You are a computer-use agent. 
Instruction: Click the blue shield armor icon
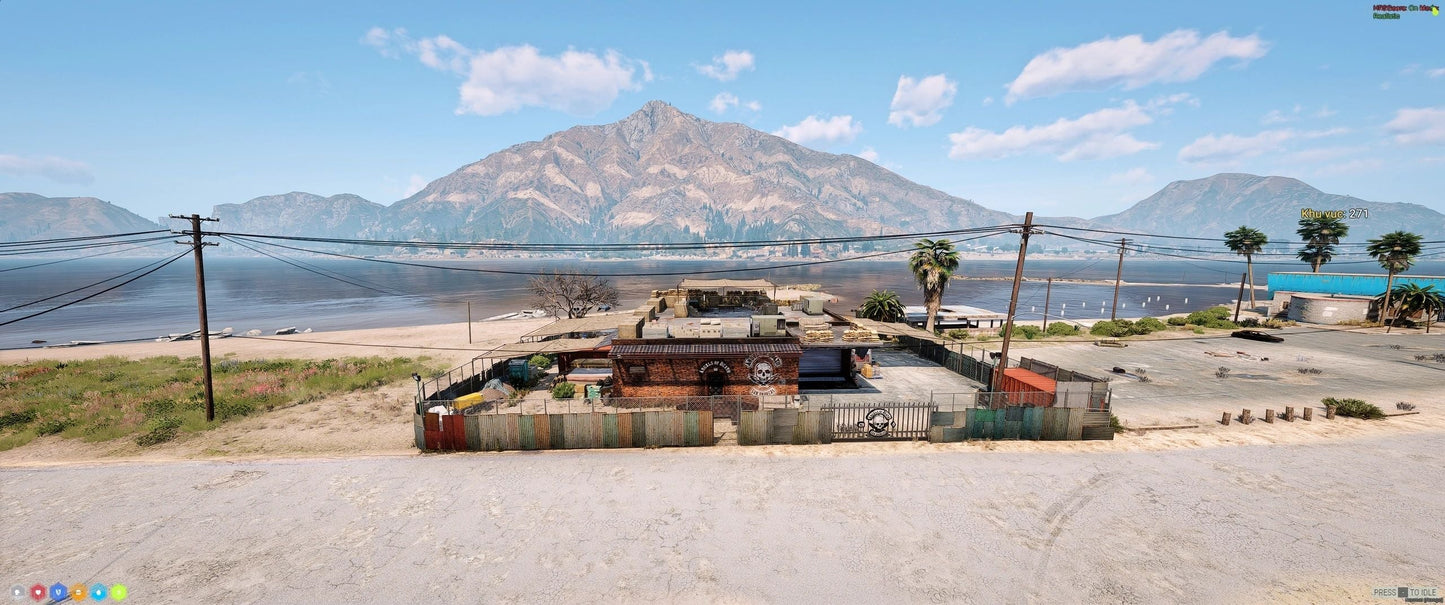point(58,592)
